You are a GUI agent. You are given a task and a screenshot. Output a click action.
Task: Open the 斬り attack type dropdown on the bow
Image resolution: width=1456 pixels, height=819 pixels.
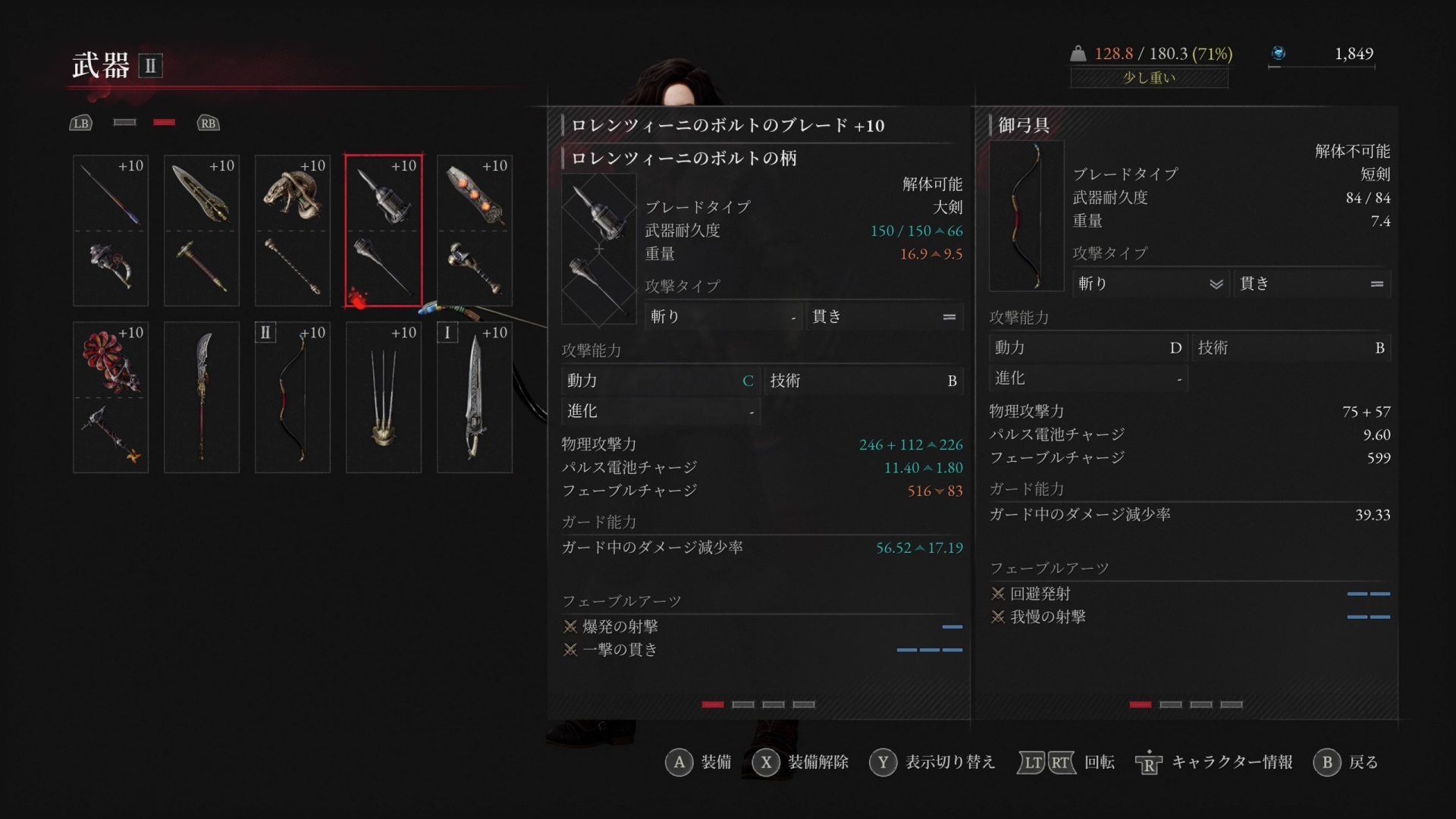point(1150,284)
